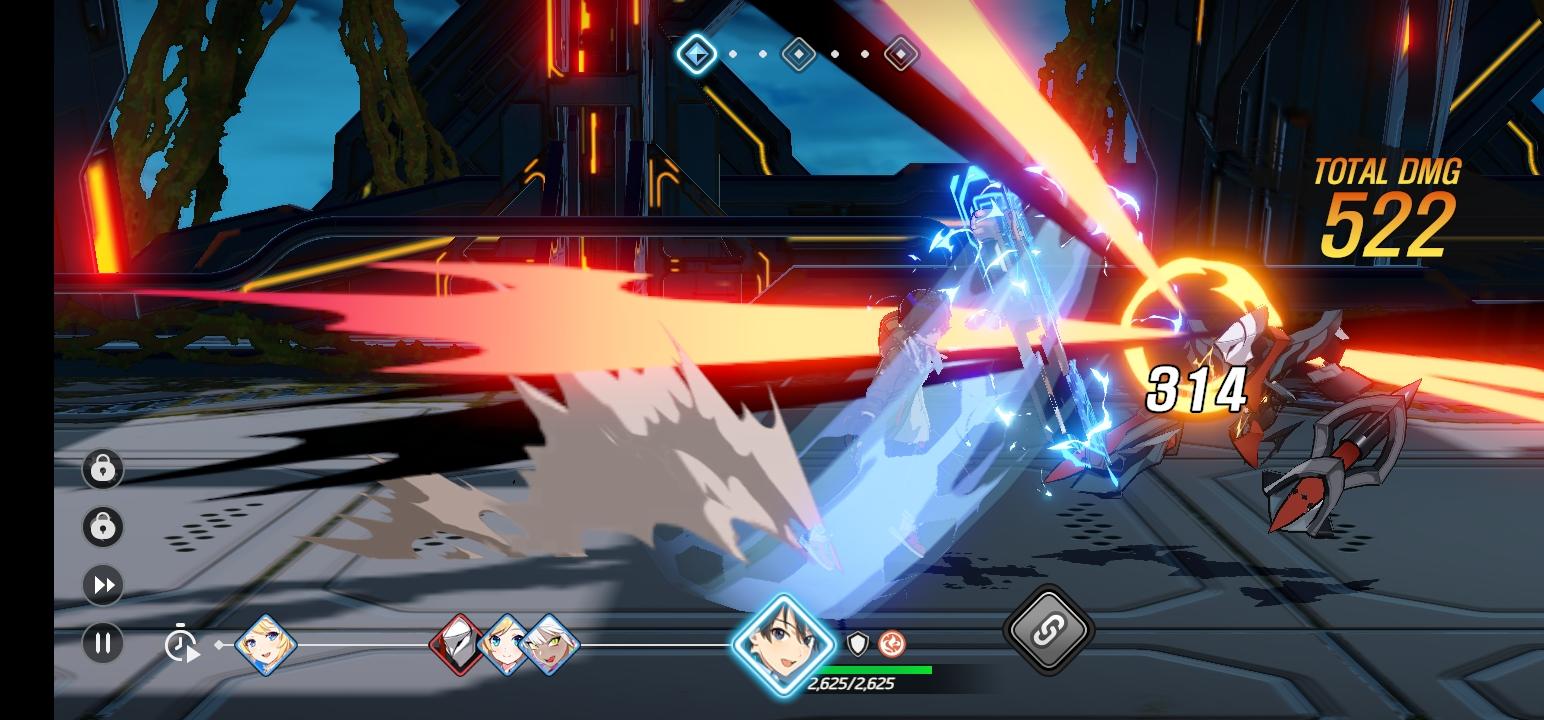Pause the battle

tap(102, 643)
